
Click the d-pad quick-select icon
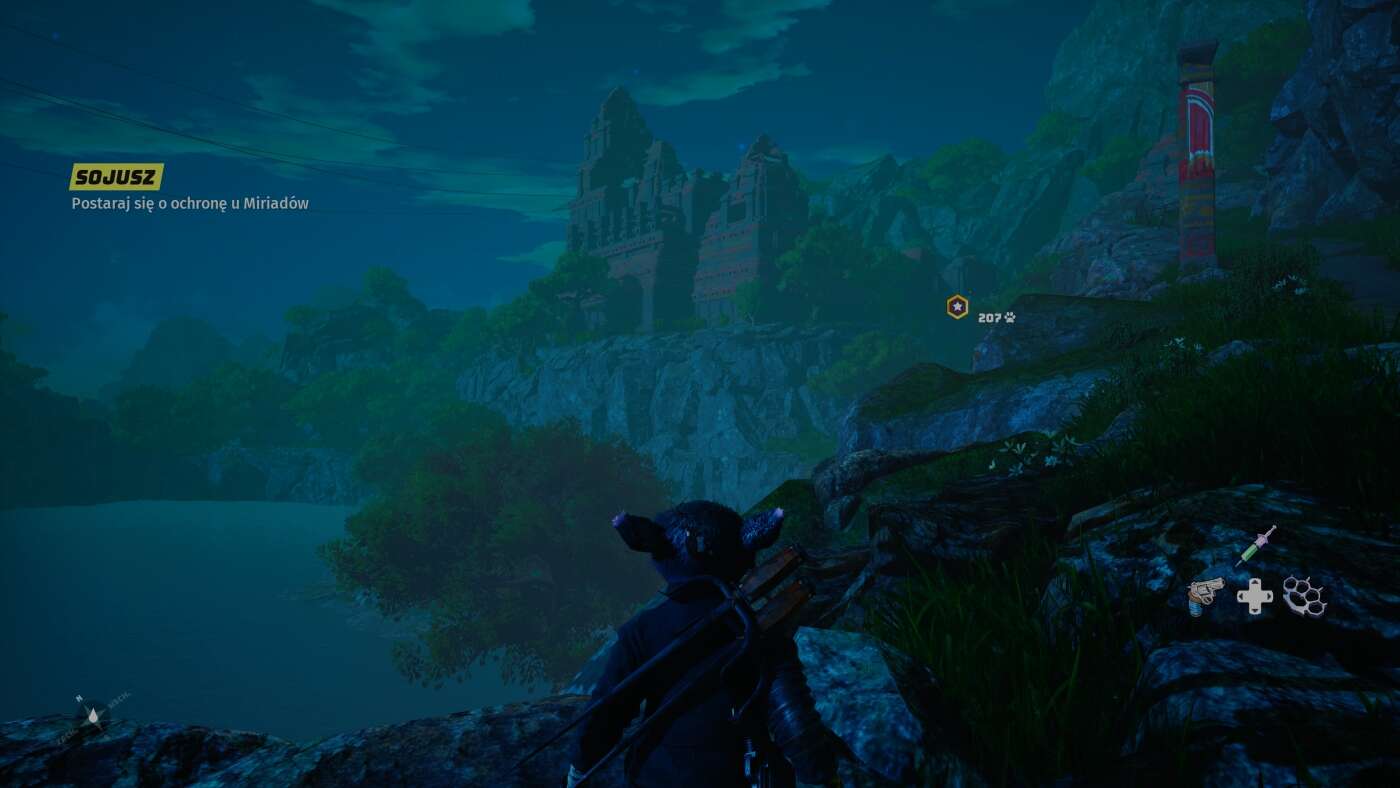1255,596
